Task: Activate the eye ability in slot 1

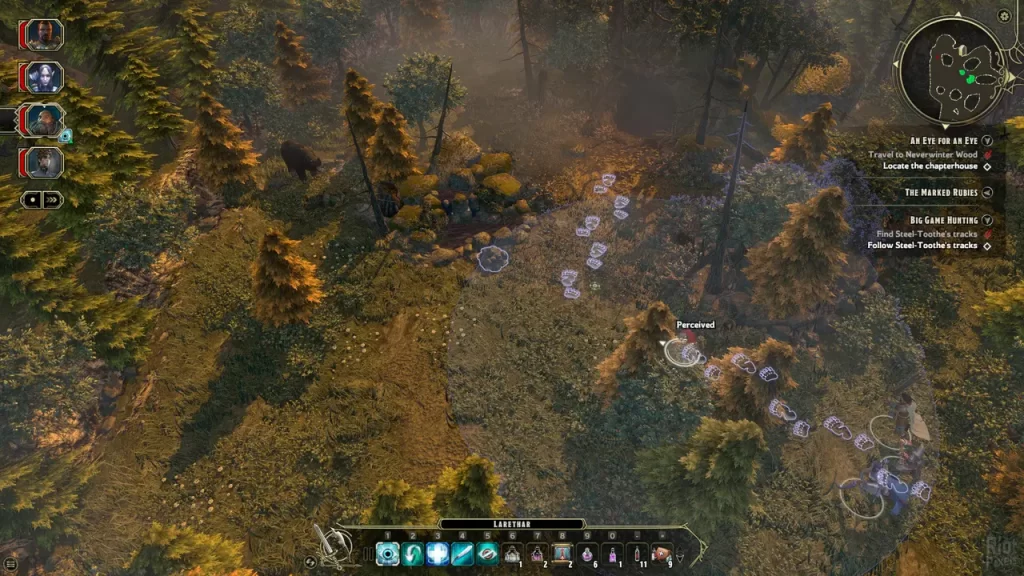Action: (x=387, y=554)
